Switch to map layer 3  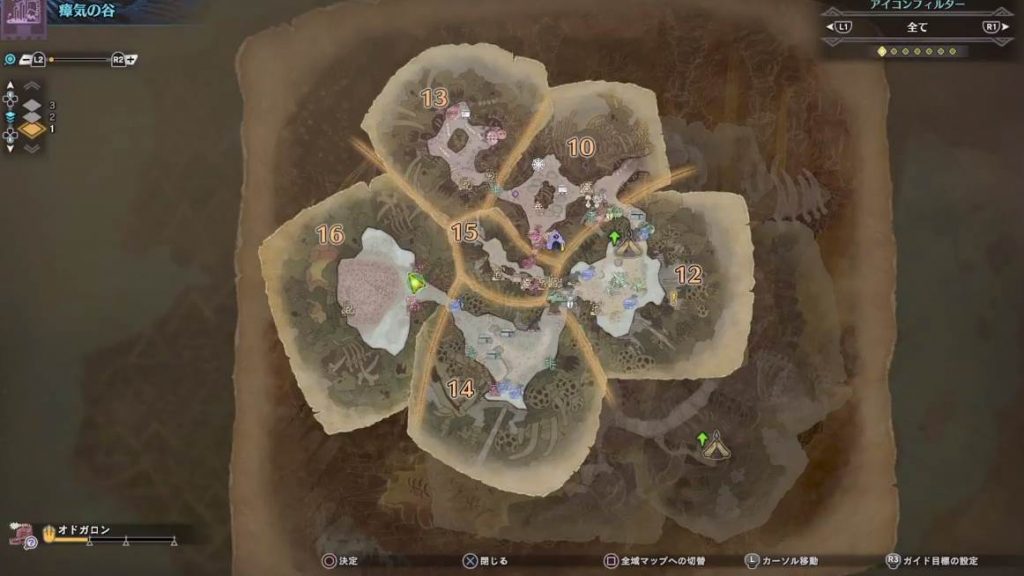pyautogui.click(x=32, y=105)
